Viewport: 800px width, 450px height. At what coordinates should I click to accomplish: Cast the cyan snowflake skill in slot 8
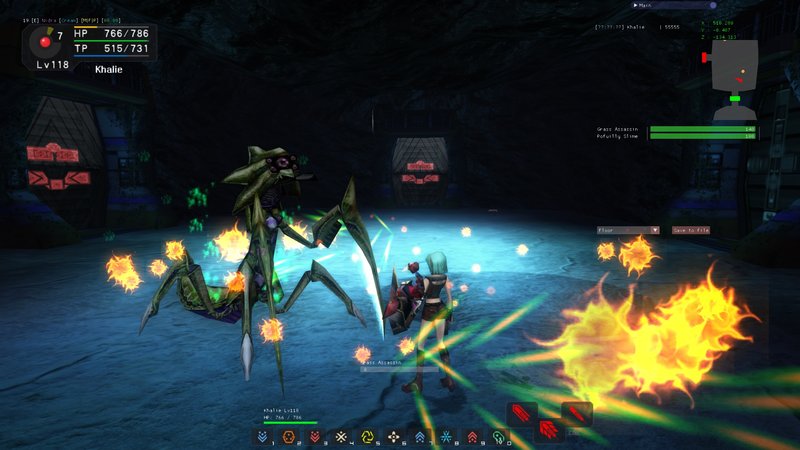446,437
